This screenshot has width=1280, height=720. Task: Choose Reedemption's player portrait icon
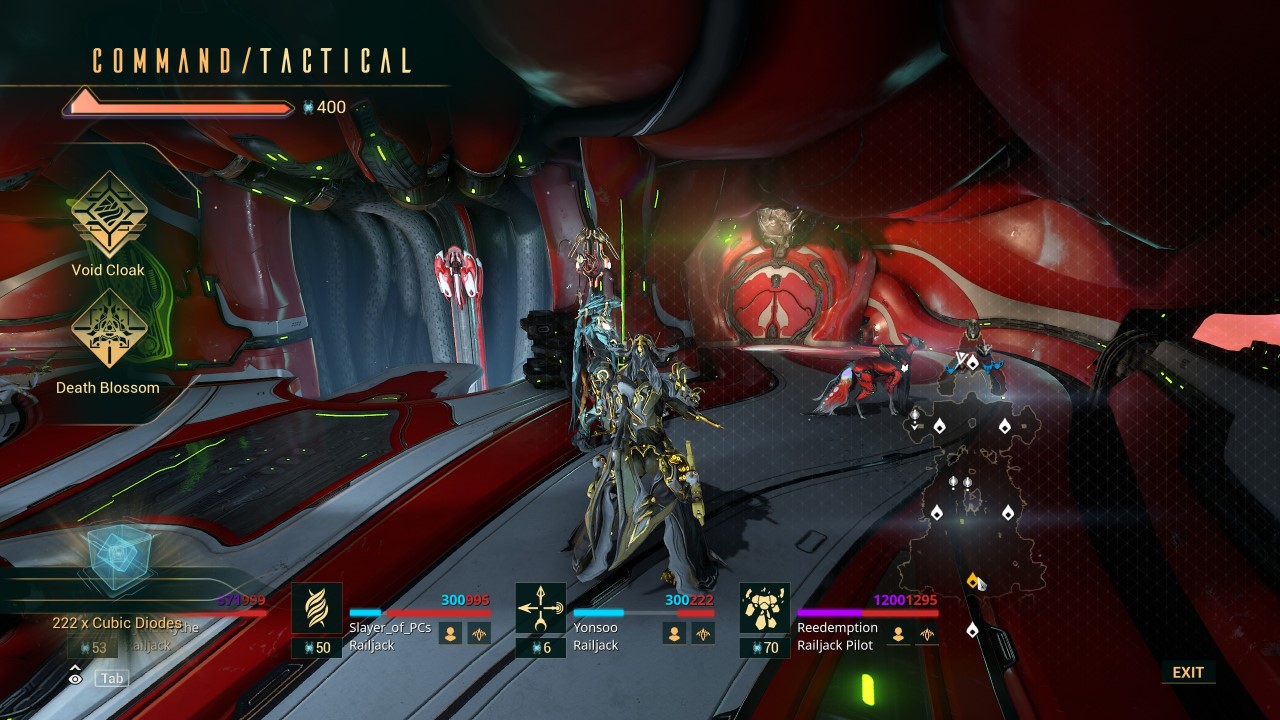click(899, 634)
